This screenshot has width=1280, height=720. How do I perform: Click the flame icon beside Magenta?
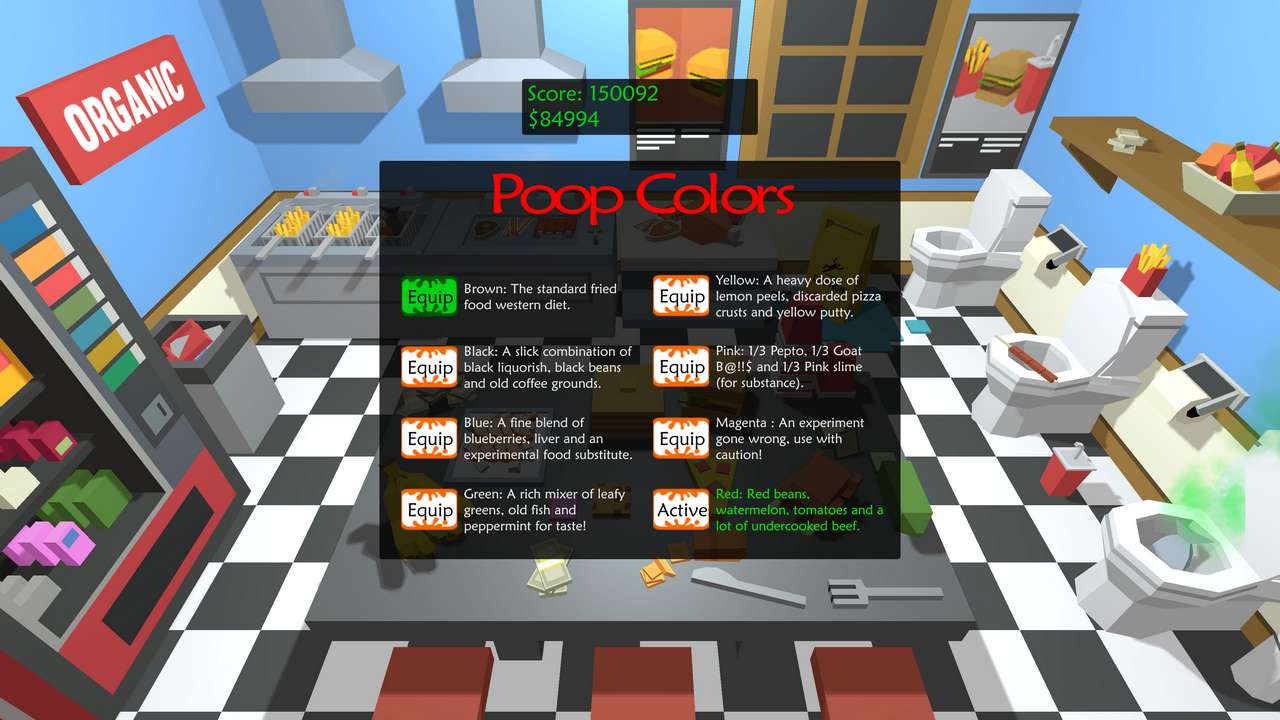coord(681,437)
